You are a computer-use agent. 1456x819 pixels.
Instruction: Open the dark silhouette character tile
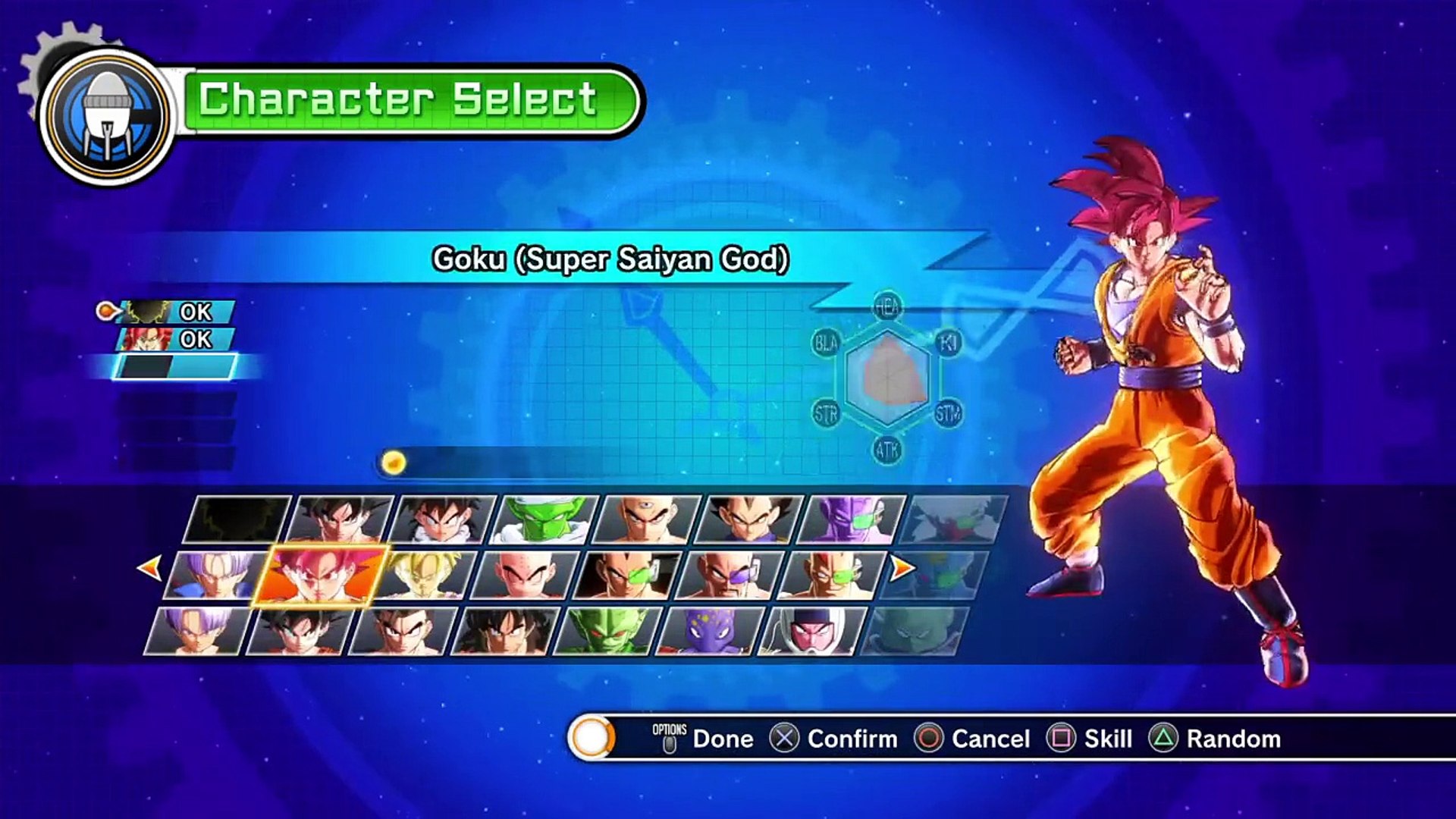pyautogui.click(x=238, y=520)
